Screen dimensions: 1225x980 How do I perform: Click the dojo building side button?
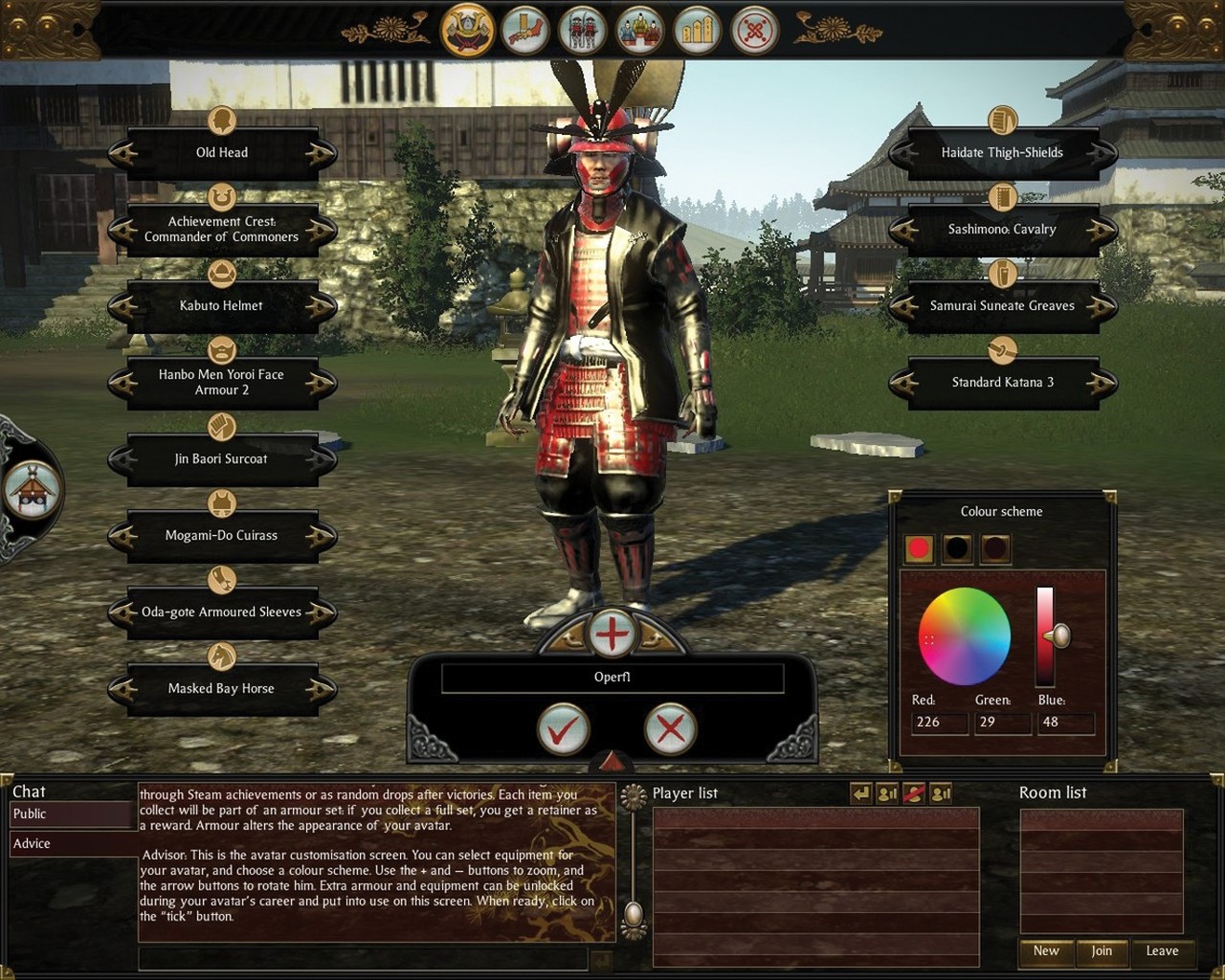(x=32, y=489)
